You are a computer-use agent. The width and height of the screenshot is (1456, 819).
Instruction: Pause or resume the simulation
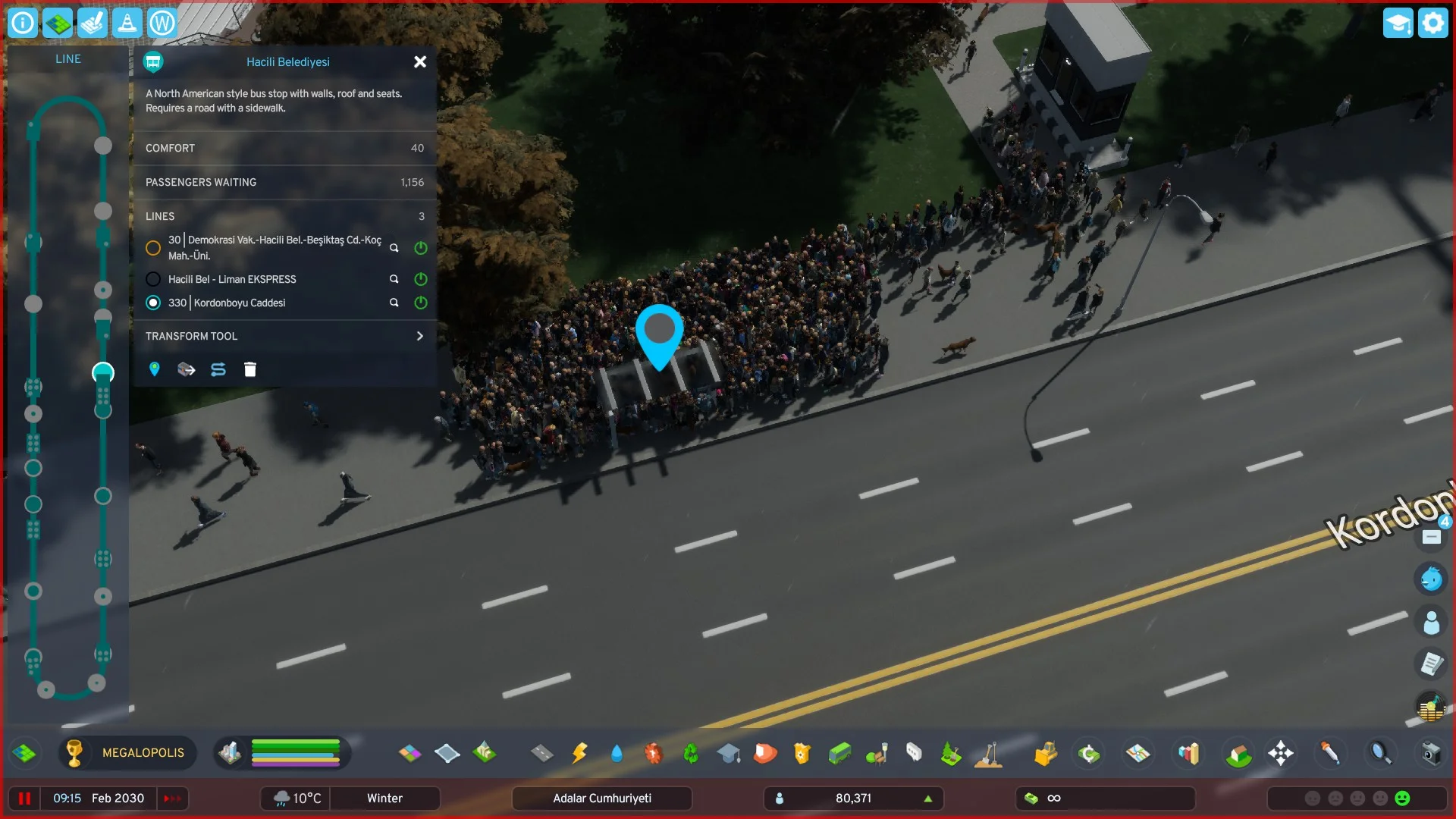click(24, 799)
